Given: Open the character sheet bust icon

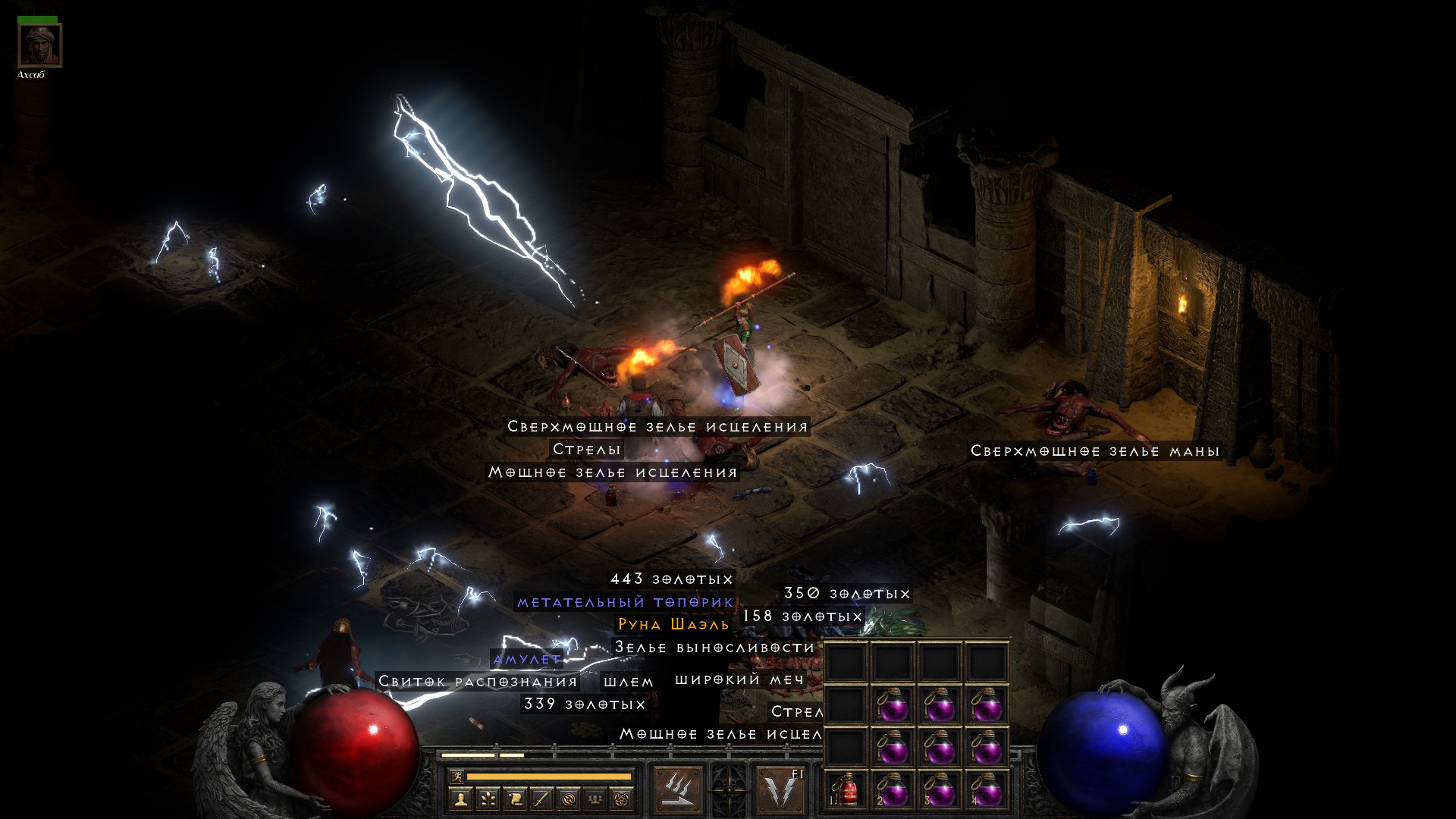Looking at the screenshot, I should pos(460,799).
